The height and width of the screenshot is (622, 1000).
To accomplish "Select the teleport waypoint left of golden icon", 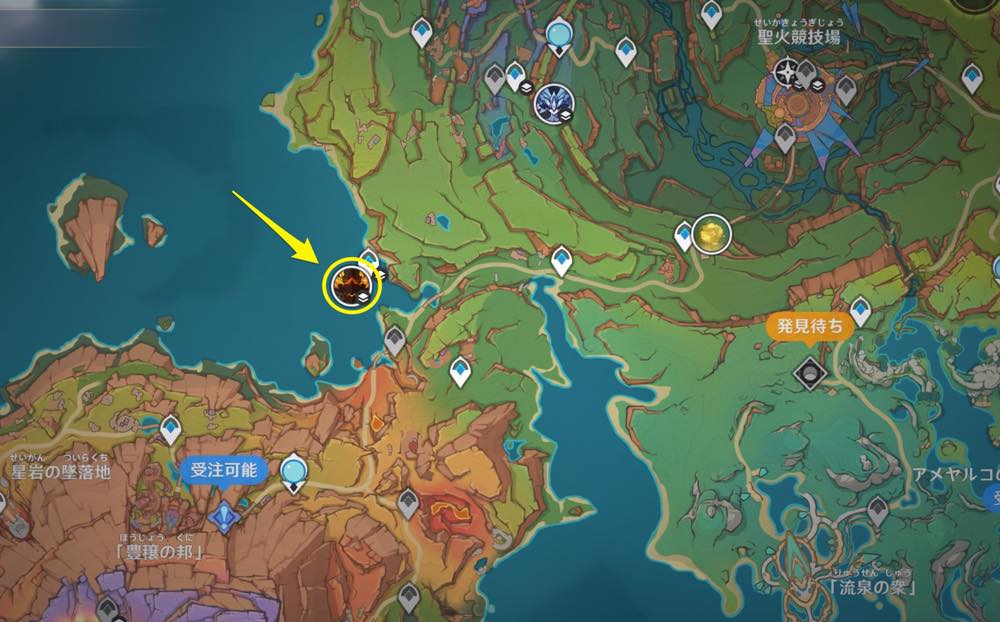I will coord(685,236).
